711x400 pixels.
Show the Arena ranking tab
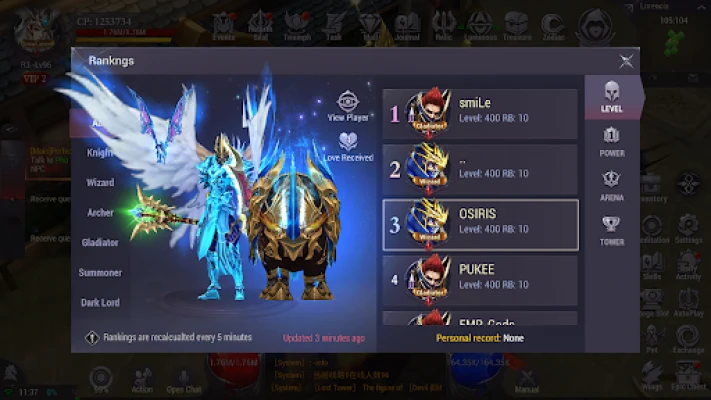click(612, 186)
